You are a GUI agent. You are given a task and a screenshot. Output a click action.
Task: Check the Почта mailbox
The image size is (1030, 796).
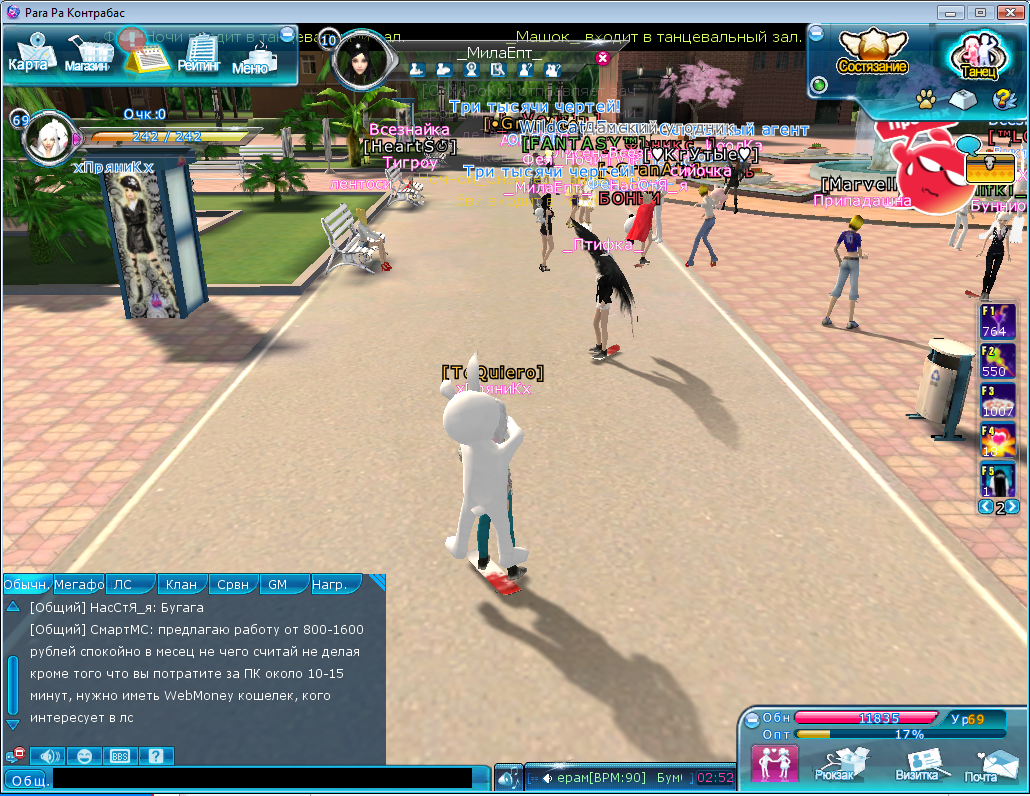point(982,765)
